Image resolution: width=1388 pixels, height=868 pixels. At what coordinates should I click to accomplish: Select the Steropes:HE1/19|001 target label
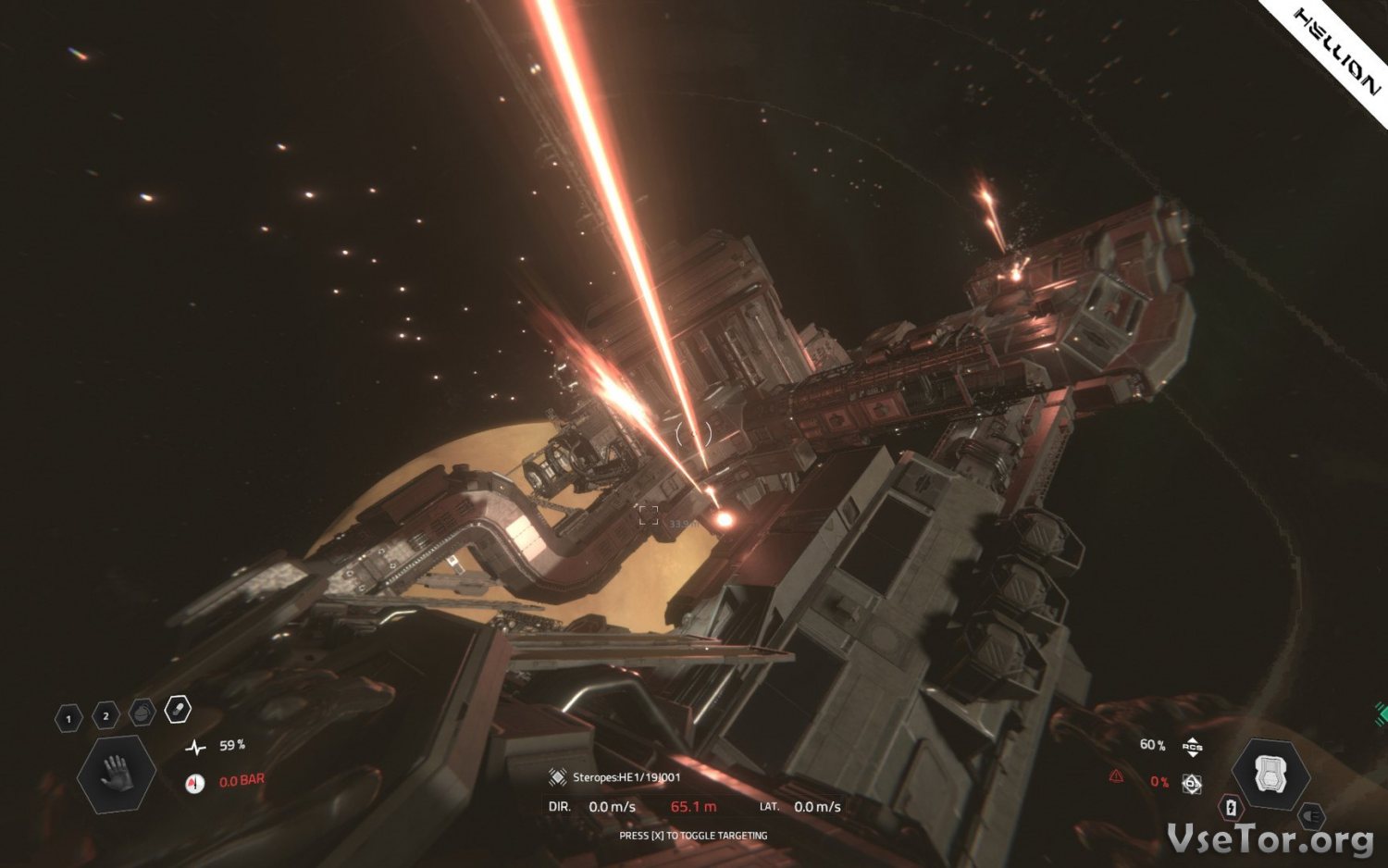[626, 777]
